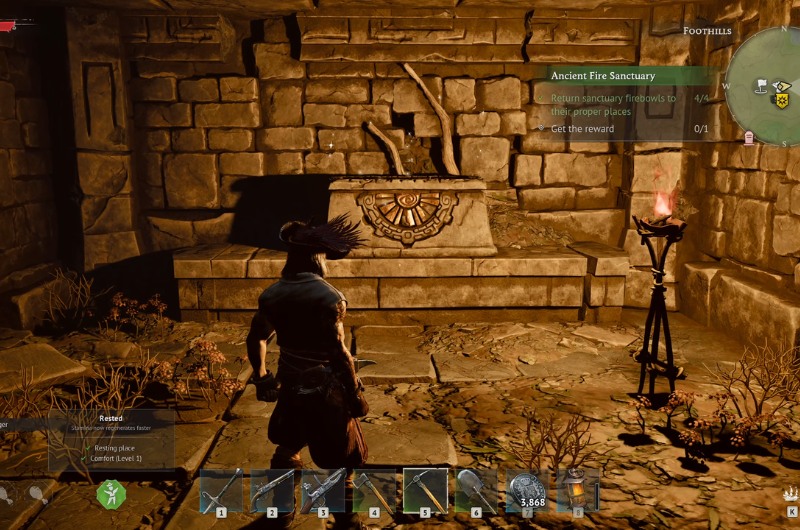Click the green Rested status icon
Image resolution: width=800 pixels, height=530 pixels.
click(110, 493)
